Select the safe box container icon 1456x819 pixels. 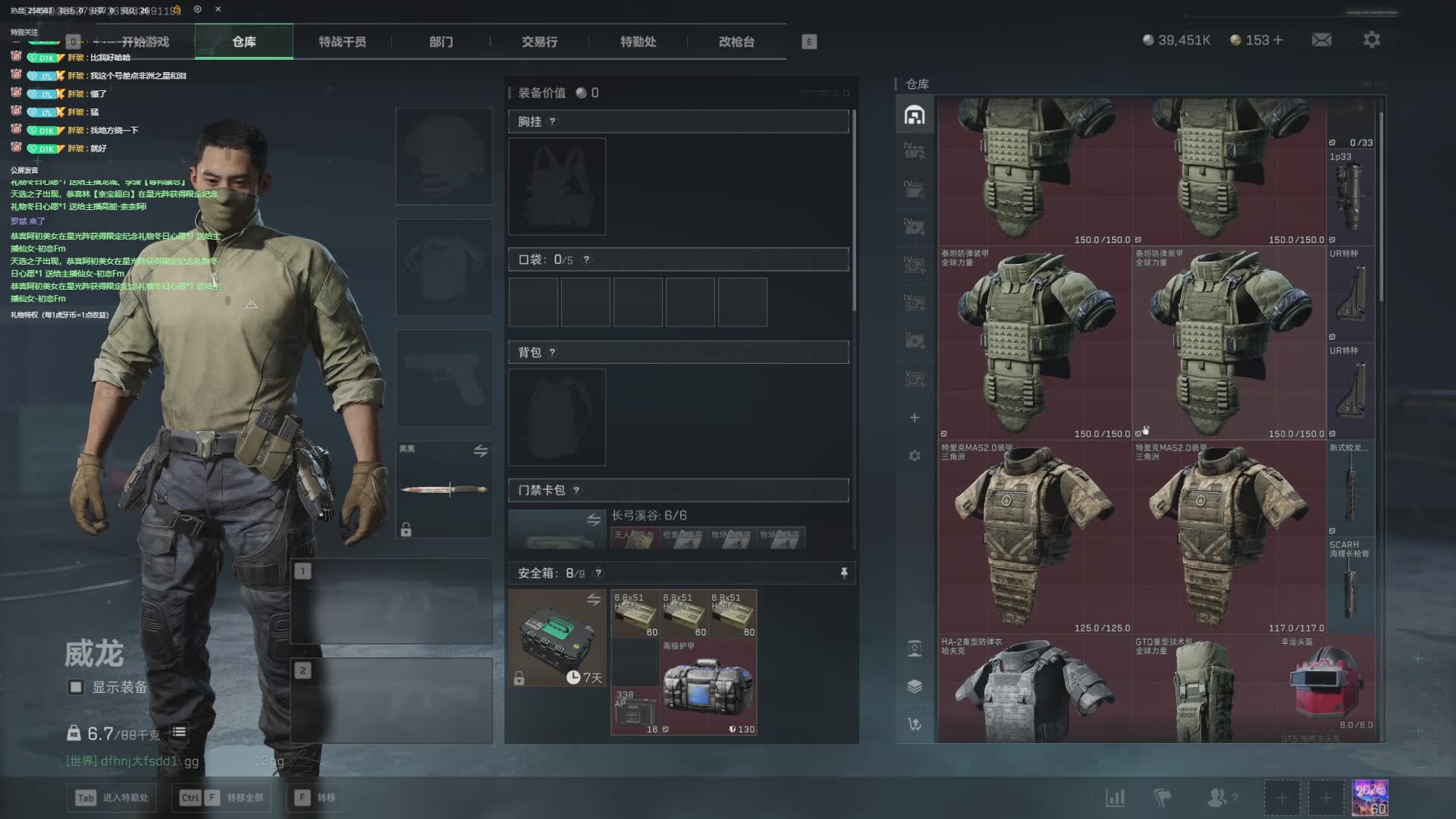pos(557,639)
